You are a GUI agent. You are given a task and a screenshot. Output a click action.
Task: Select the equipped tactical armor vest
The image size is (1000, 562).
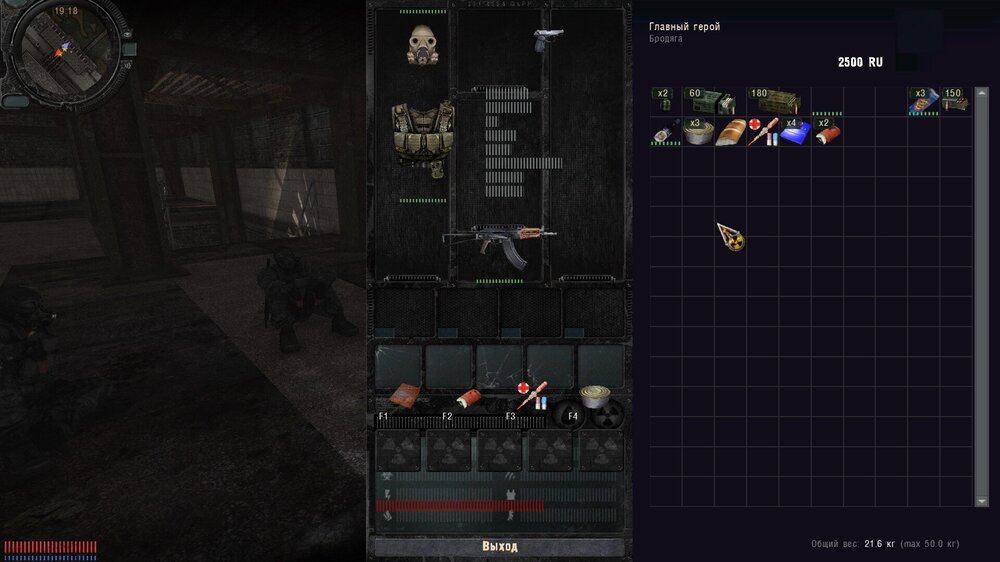(422, 134)
